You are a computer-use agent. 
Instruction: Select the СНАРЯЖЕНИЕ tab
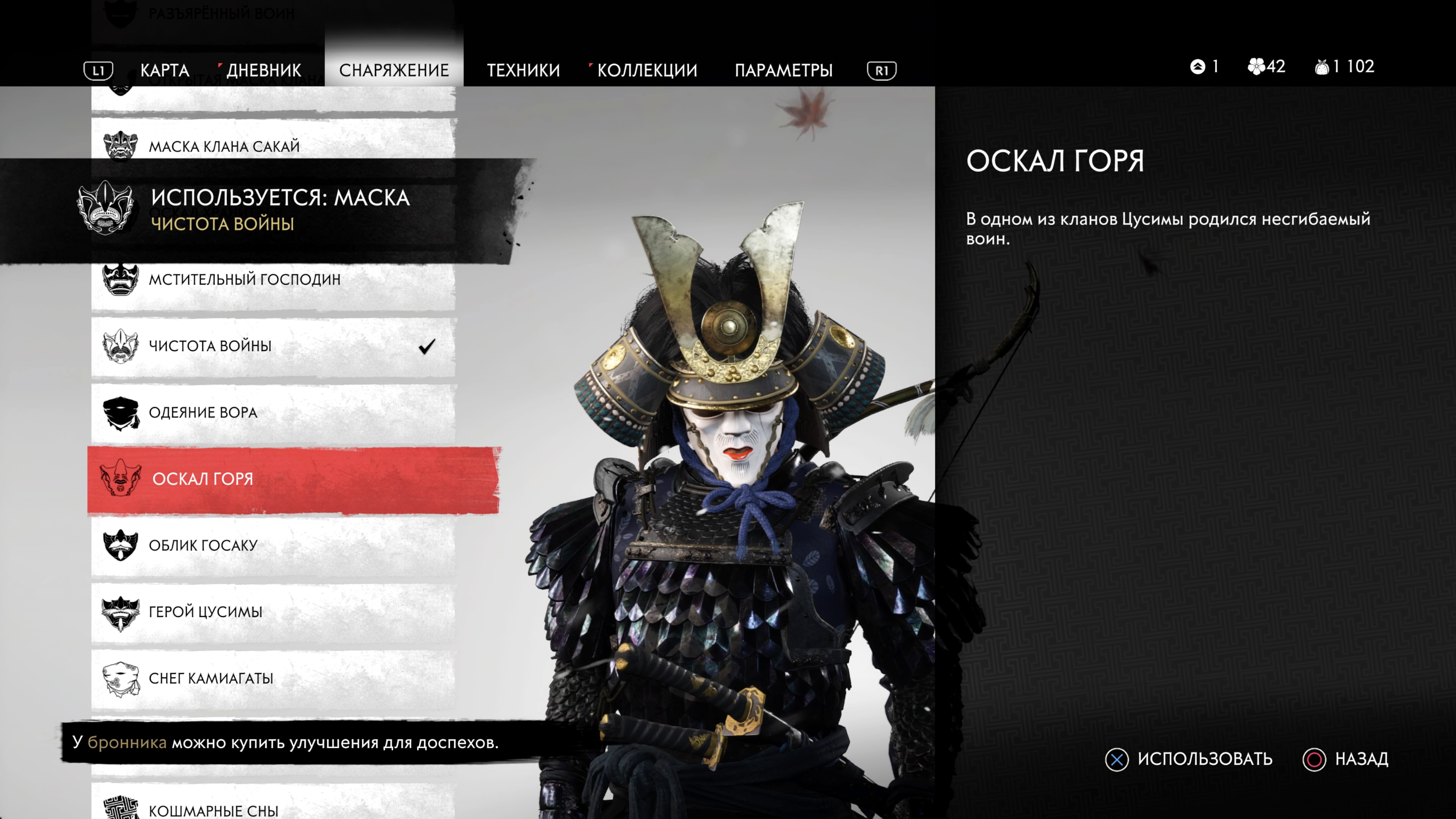[394, 70]
